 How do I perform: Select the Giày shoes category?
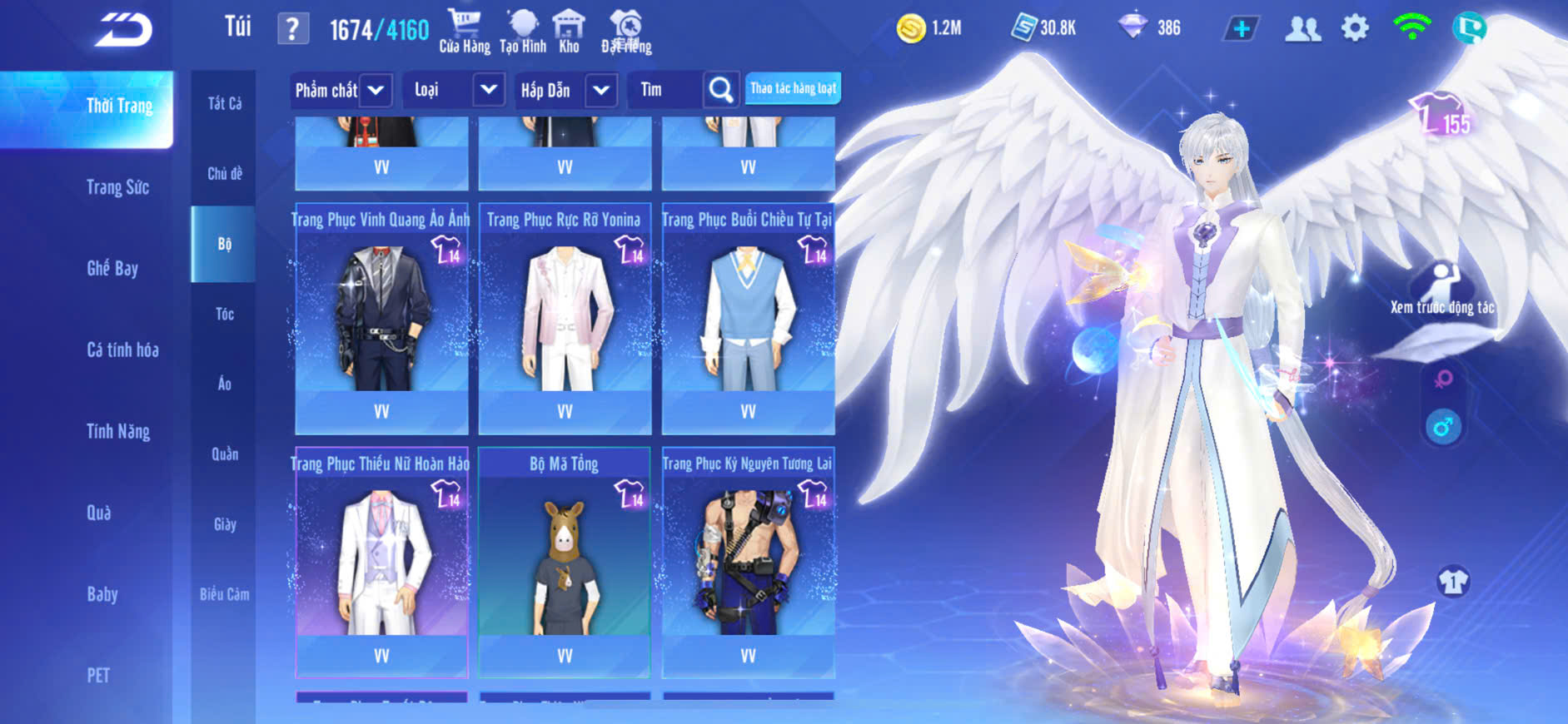point(224,524)
